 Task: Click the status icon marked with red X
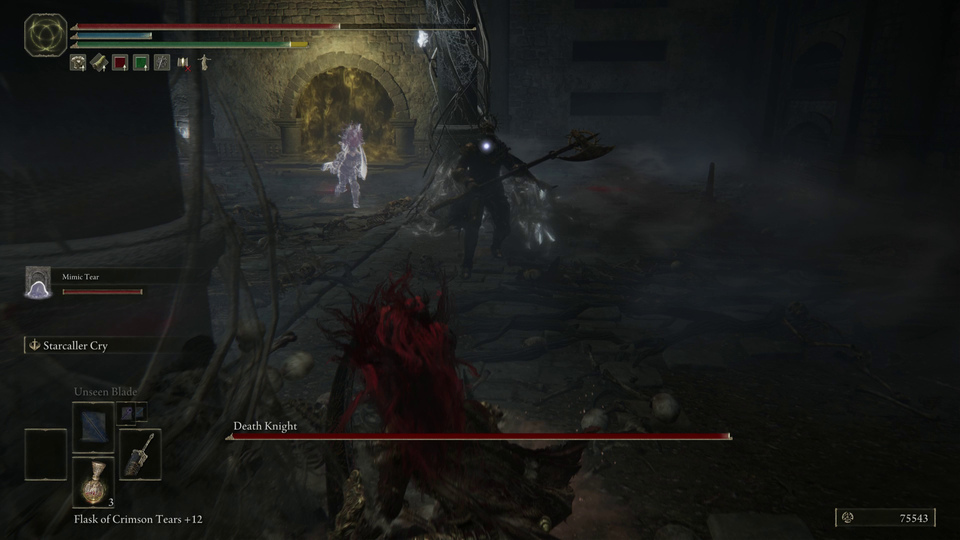tap(183, 63)
